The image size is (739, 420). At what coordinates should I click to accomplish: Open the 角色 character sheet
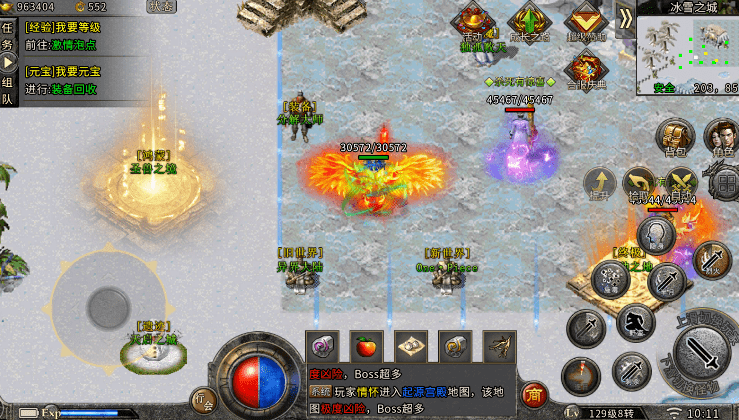tap(720, 135)
